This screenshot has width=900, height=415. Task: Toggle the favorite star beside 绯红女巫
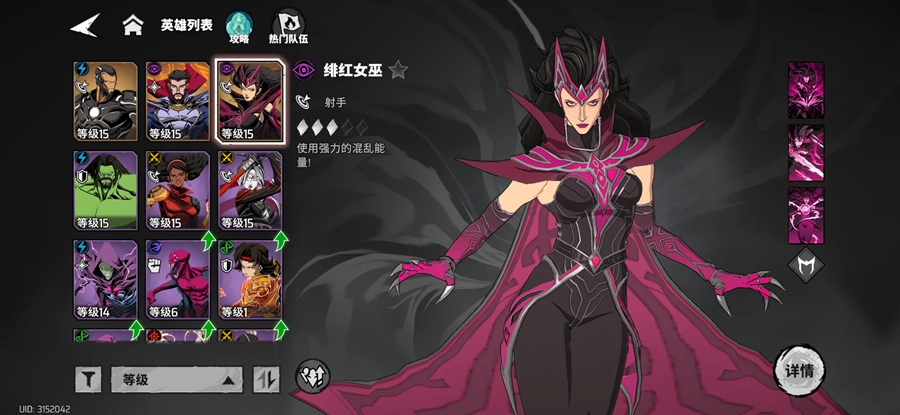(398, 70)
